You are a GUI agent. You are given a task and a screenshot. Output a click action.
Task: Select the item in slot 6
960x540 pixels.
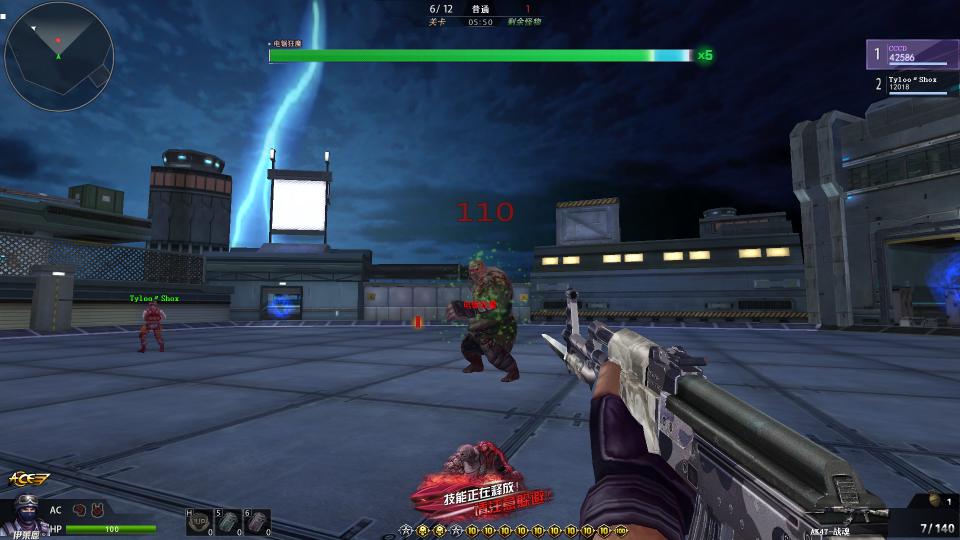257,523
